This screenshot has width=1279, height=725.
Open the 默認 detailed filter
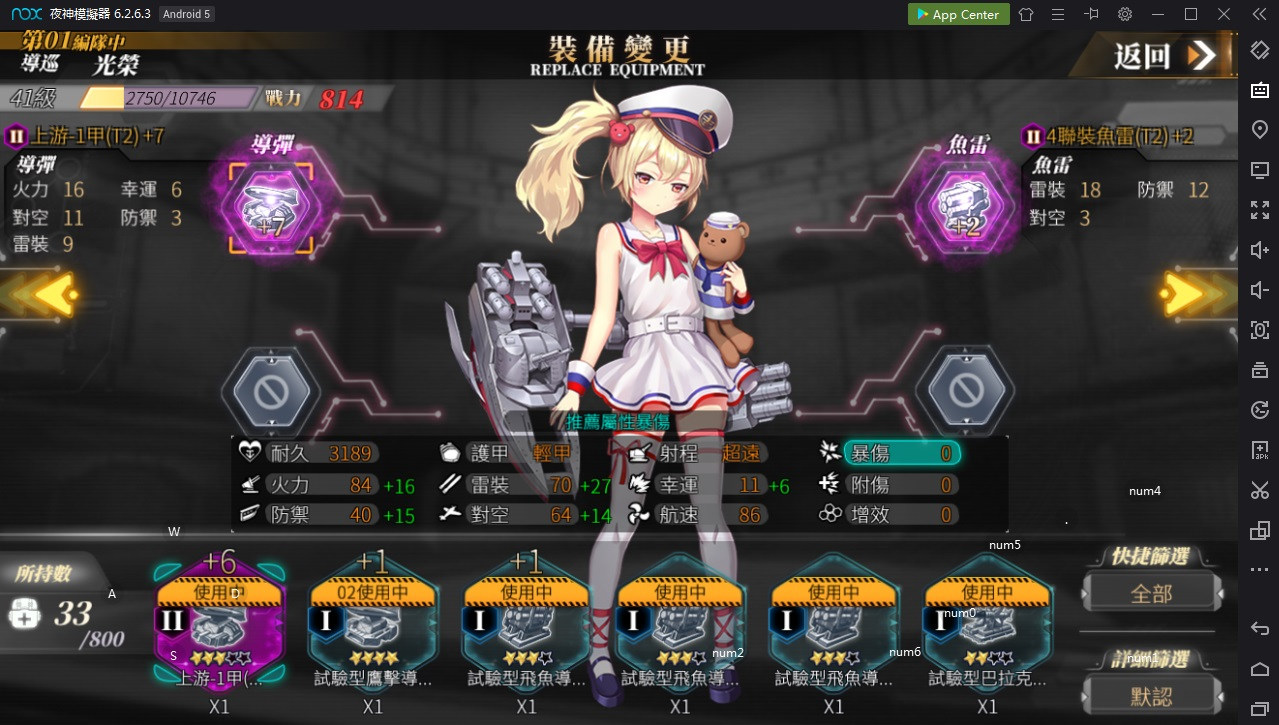[1151, 695]
